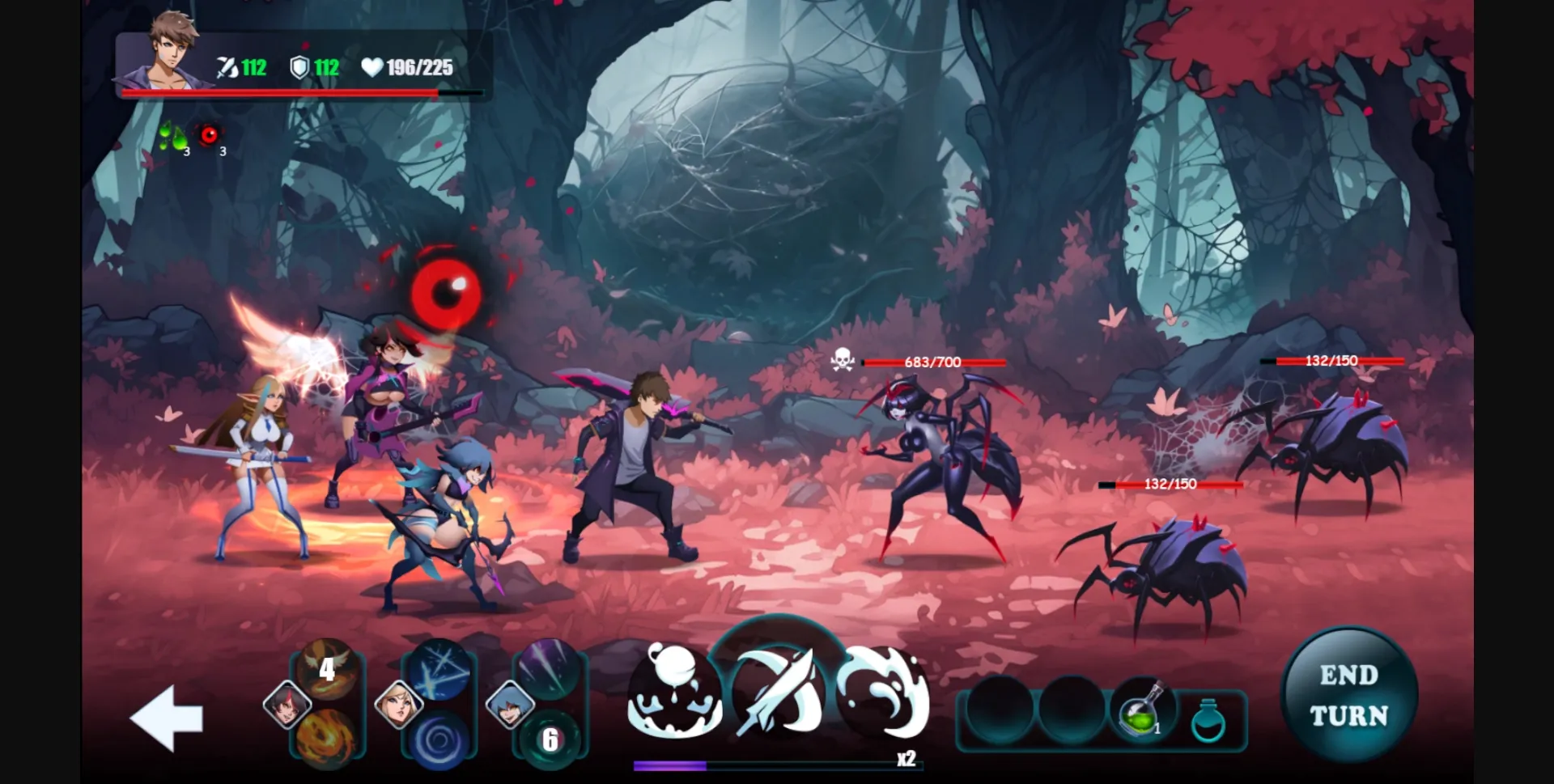Use the winged fire skill on cooldown 4
Image resolution: width=1554 pixels, height=784 pixels.
(327, 668)
